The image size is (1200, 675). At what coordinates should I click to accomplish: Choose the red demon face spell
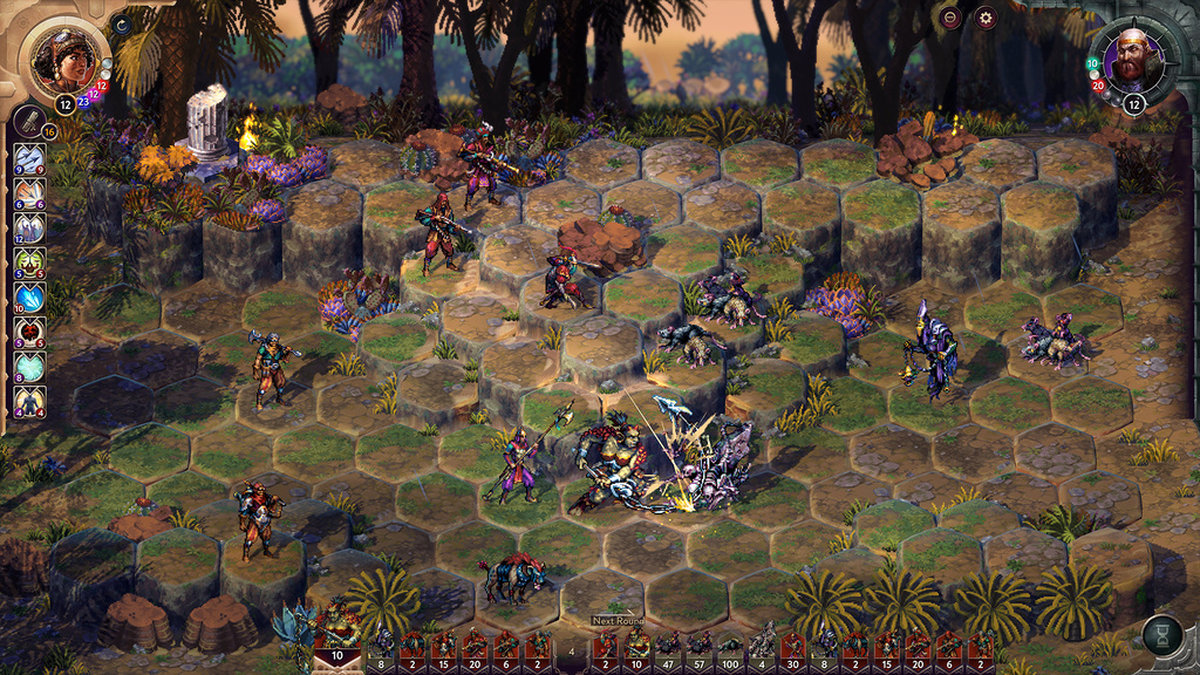tap(29, 333)
